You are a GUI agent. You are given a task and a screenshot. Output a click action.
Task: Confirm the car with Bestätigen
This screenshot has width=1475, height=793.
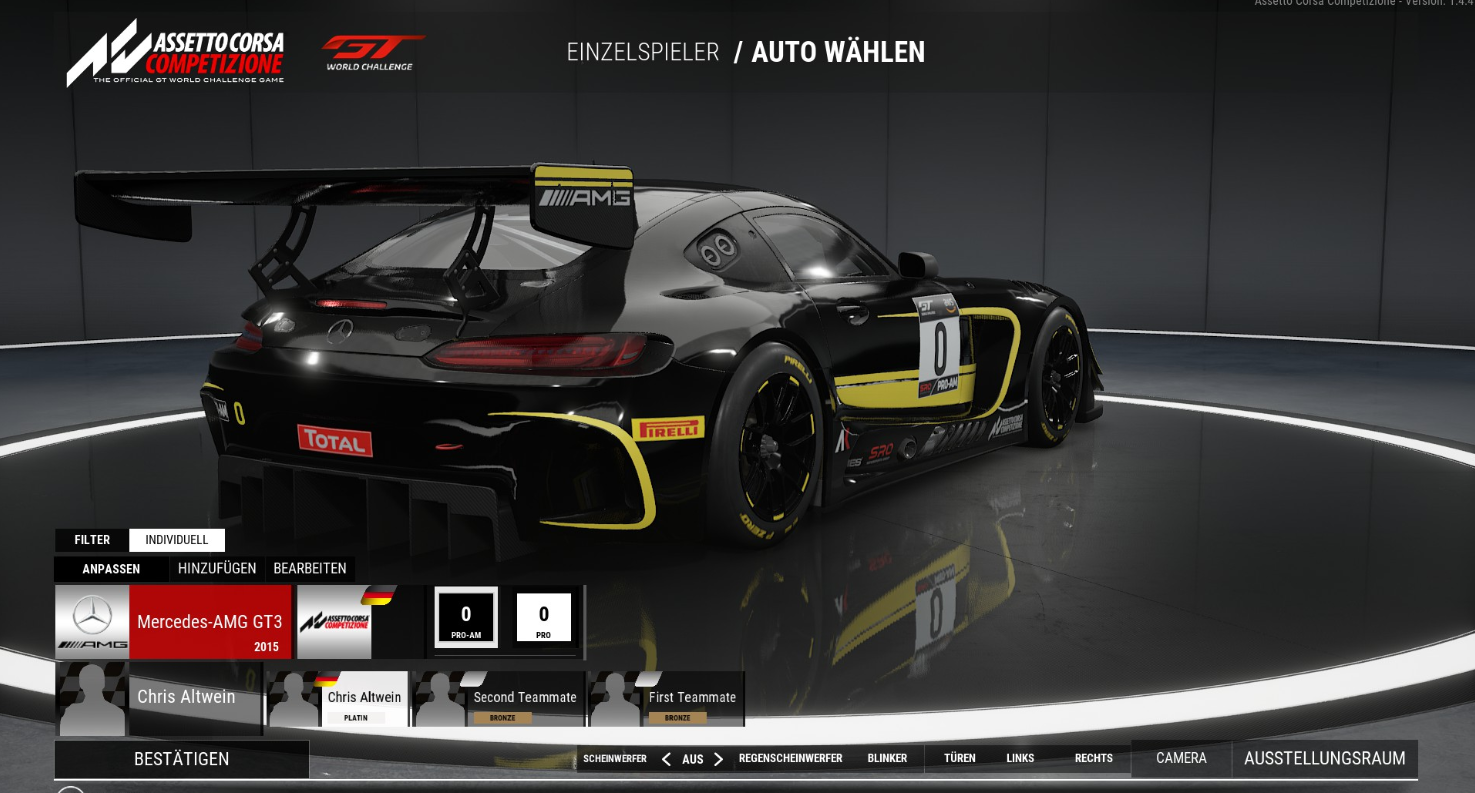[x=181, y=759]
